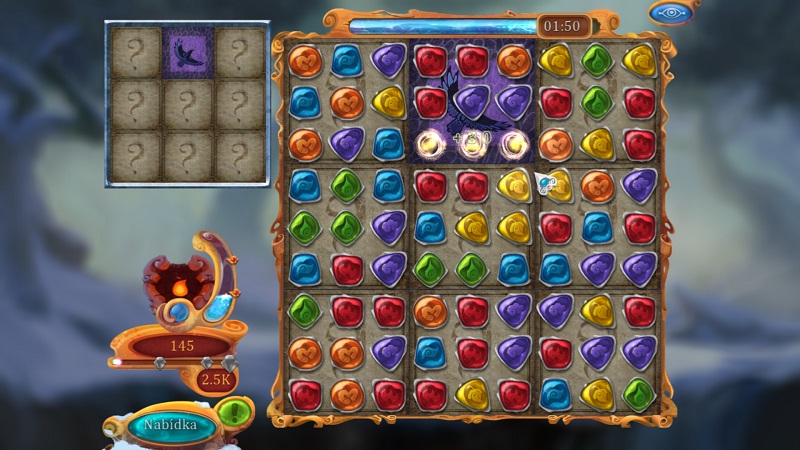Select the revealed raven puzzle tile
The width and height of the screenshot is (800, 450).
pyautogui.click(x=187, y=53)
